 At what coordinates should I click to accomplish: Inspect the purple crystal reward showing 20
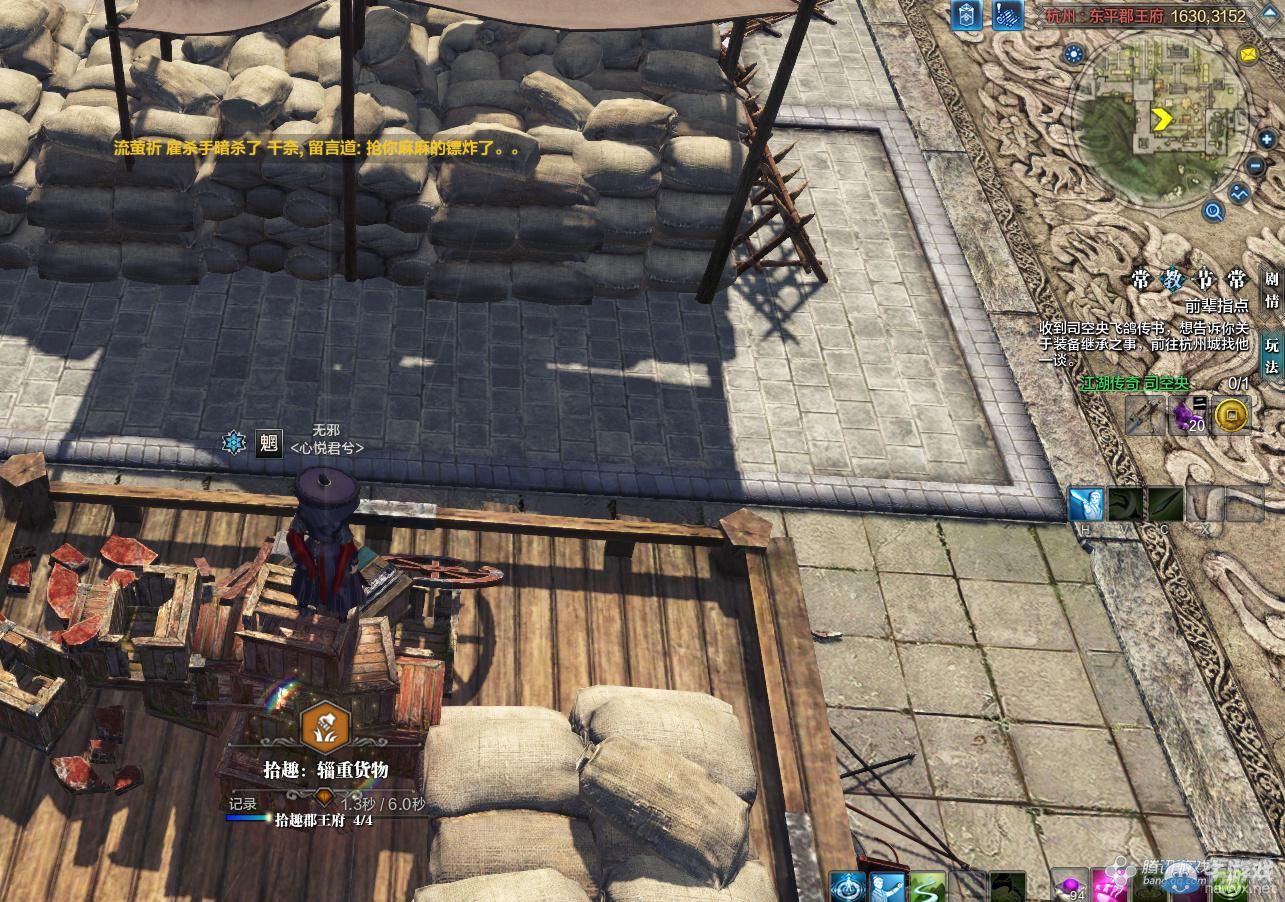pos(1189,414)
